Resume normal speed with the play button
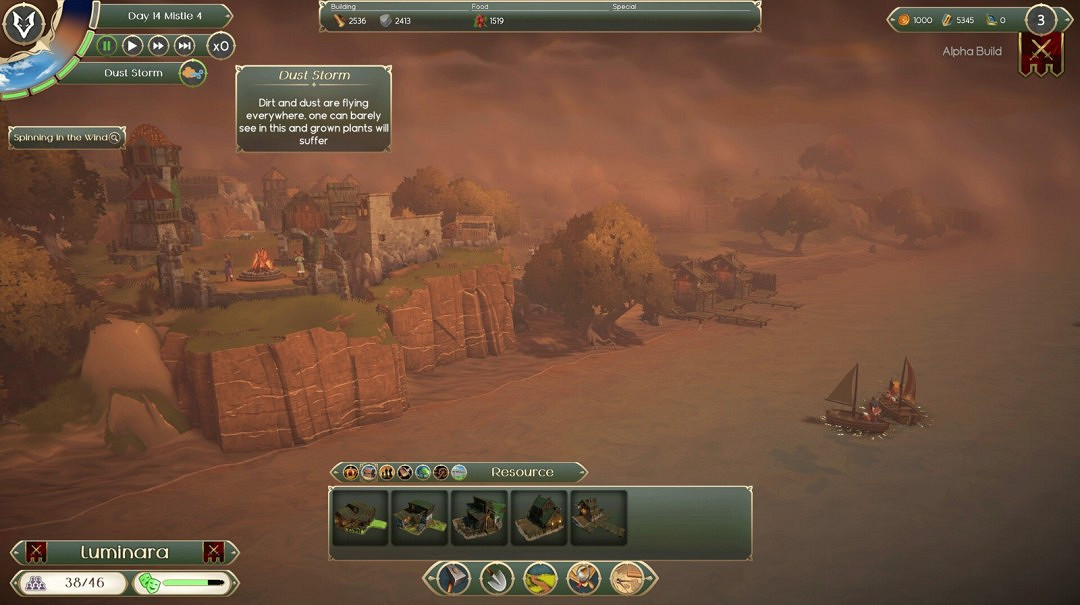1080x605 pixels. tap(132, 45)
